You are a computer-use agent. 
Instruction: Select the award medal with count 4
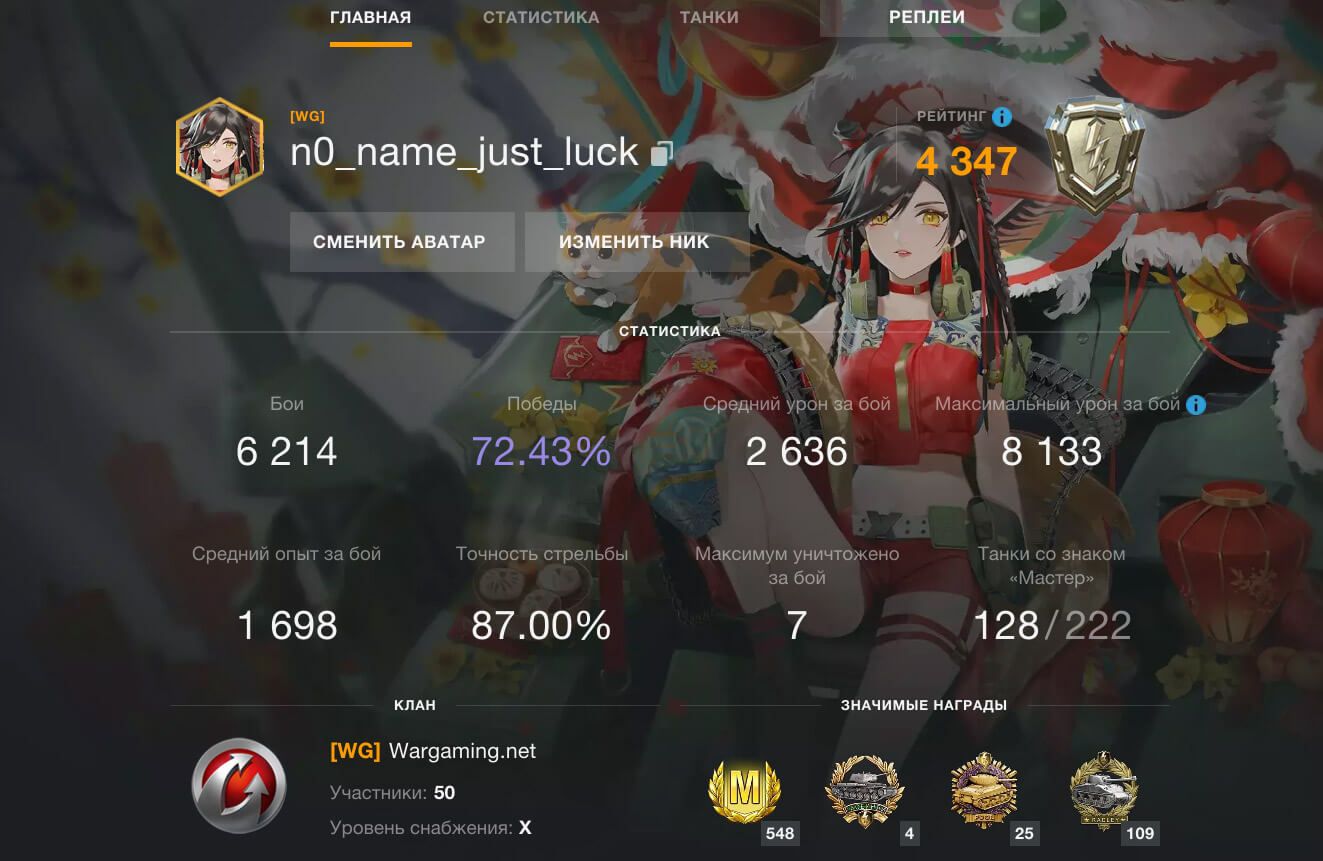[863, 794]
